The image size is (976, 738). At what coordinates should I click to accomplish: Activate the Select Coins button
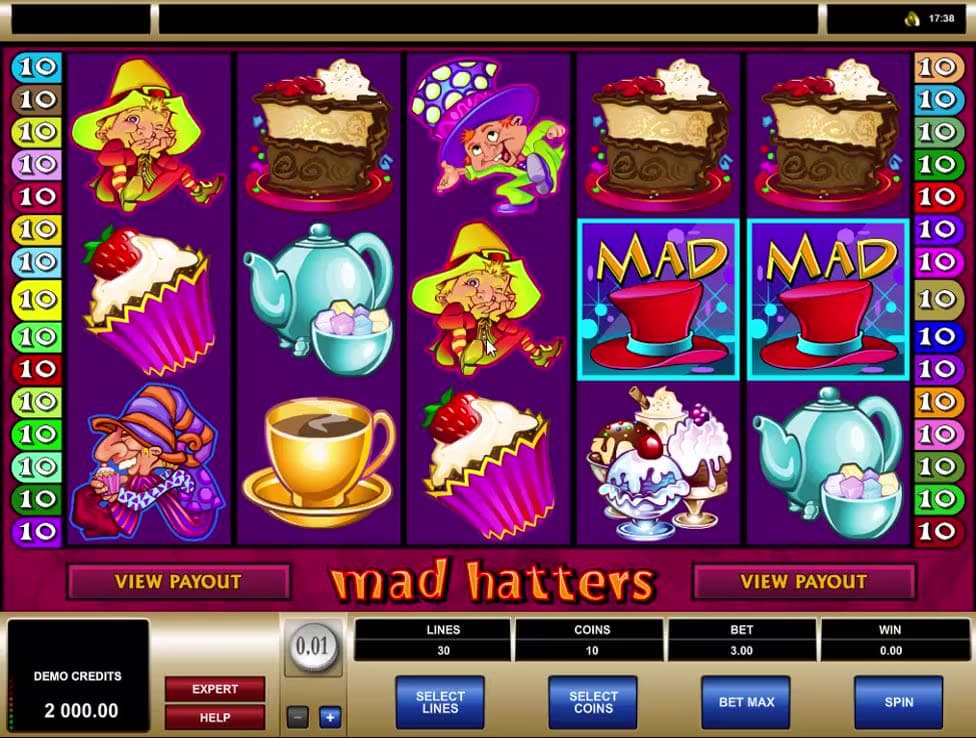[593, 702]
